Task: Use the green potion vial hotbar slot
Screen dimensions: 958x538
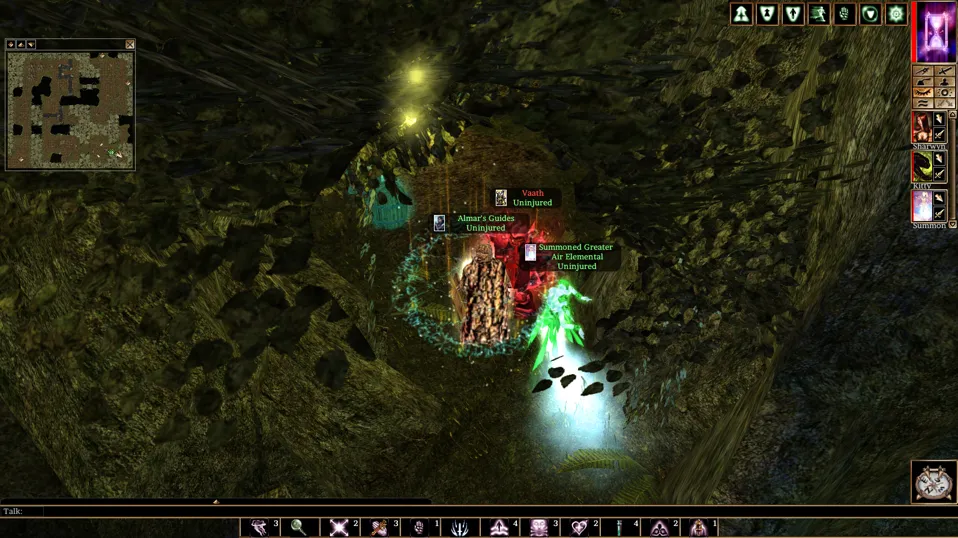Action: click(x=619, y=527)
